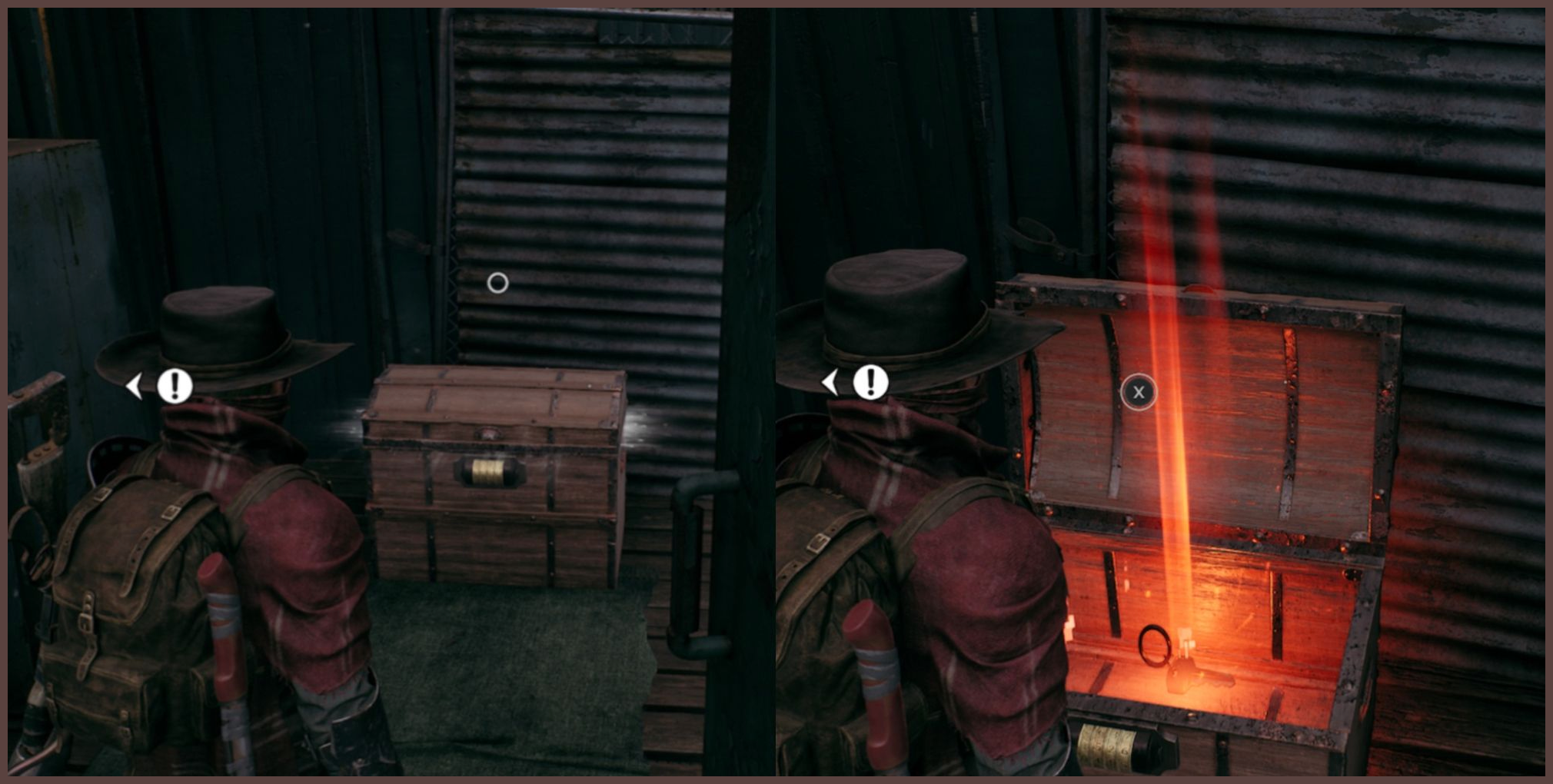This screenshot has width=1553, height=784.
Task: Toggle the interaction prompt on the chest lid
Action: [1137, 392]
